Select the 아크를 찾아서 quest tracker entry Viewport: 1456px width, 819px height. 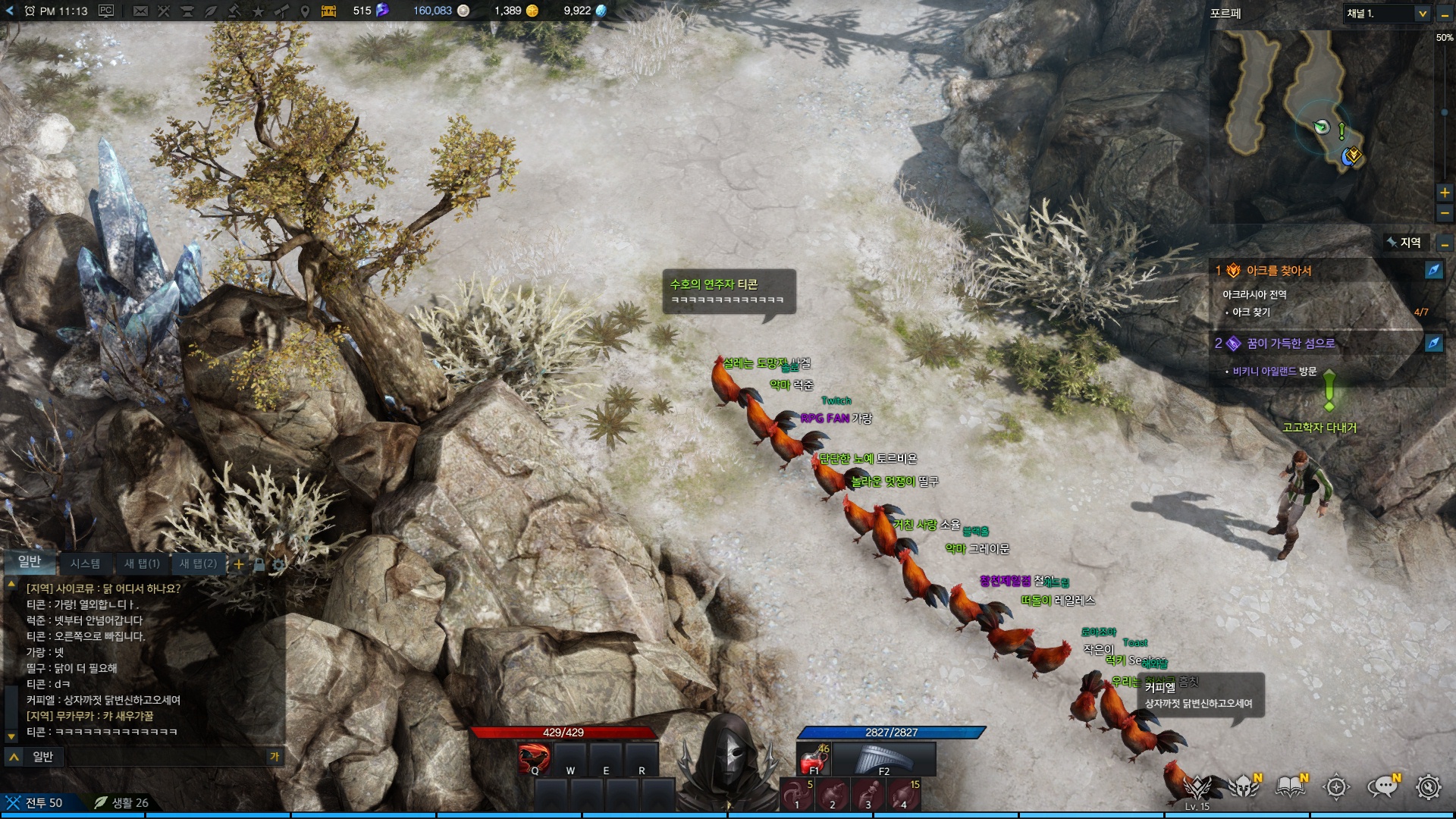coord(1279,271)
